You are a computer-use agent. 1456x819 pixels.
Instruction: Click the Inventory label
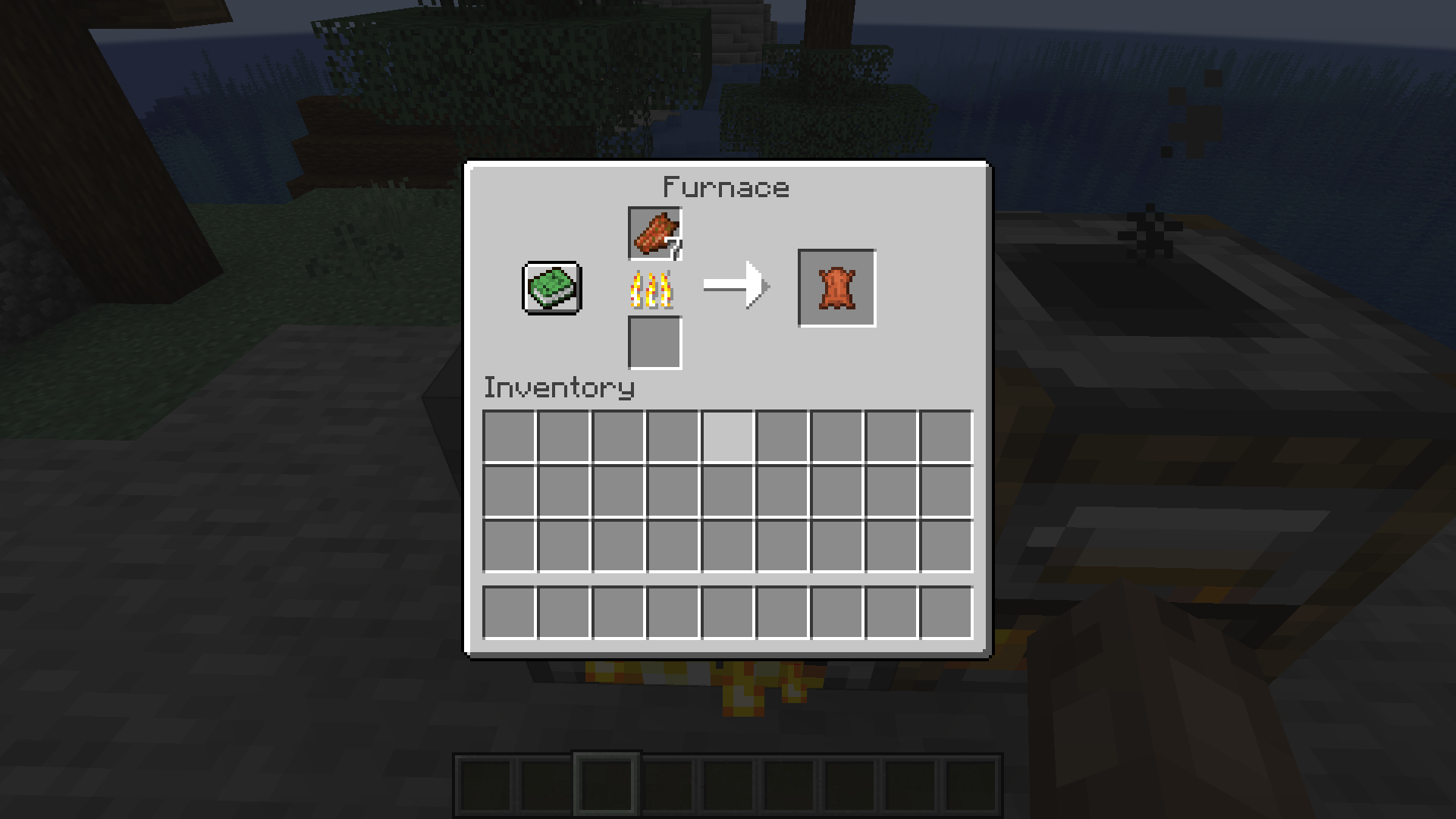(x=558, y=388)
